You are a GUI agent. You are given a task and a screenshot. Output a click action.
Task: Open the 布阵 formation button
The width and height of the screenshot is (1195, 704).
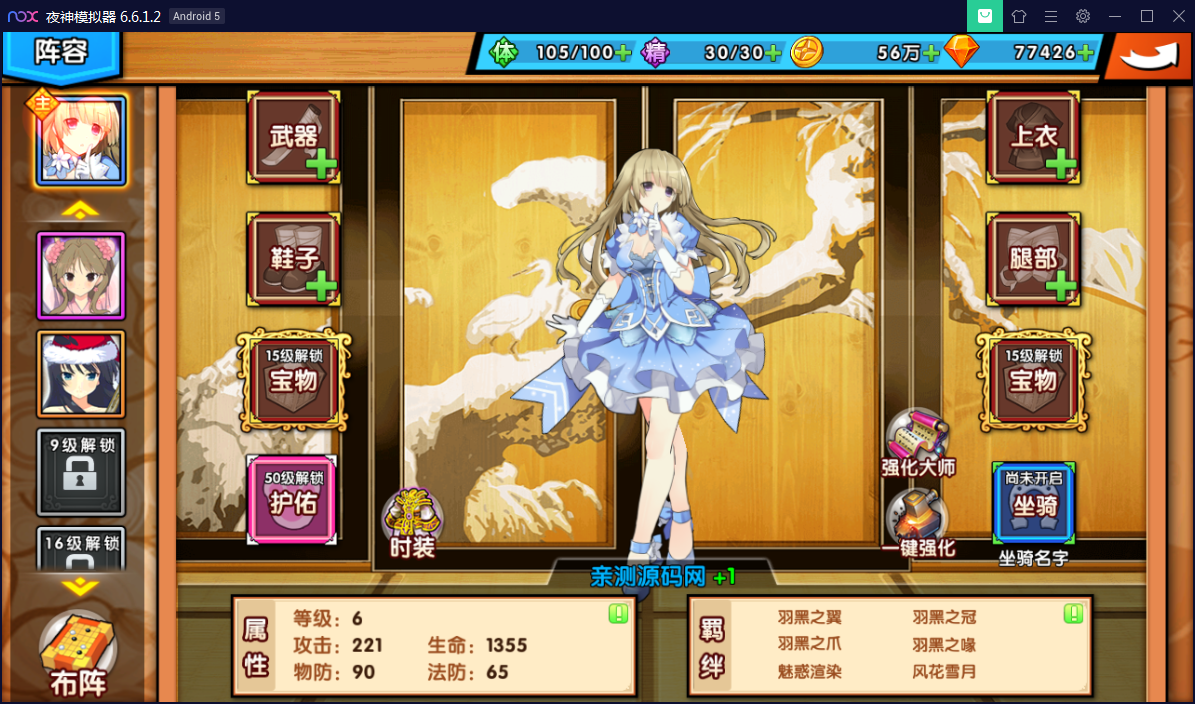(x=79, y=655)
